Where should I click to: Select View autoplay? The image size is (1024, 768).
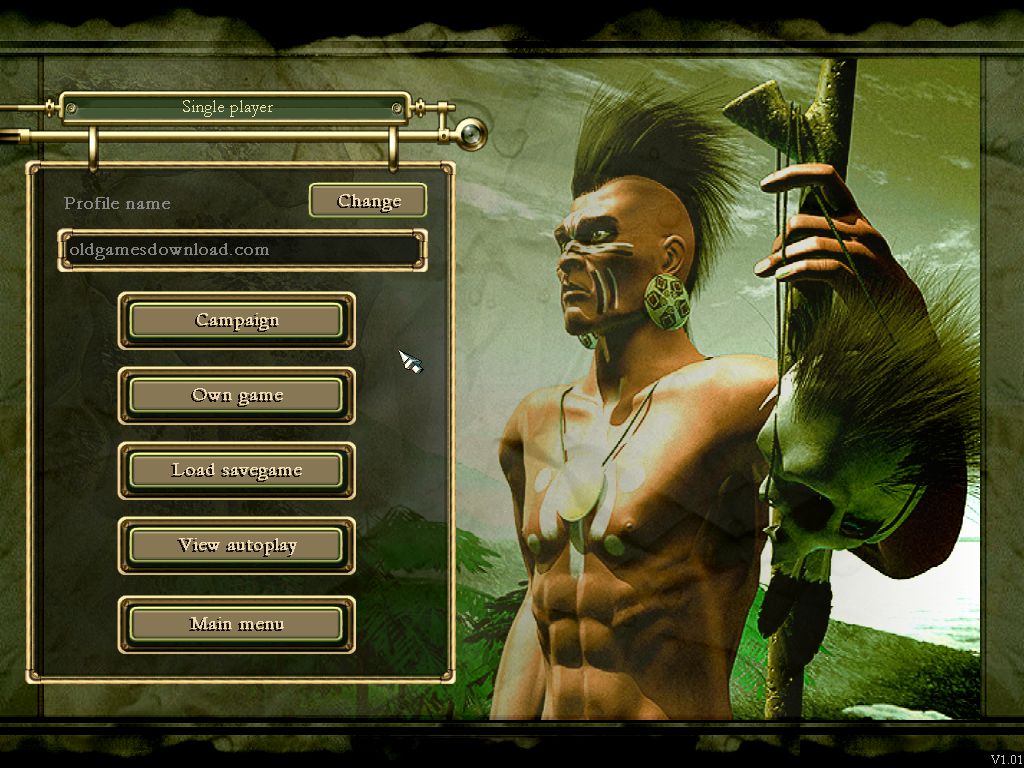237,546
